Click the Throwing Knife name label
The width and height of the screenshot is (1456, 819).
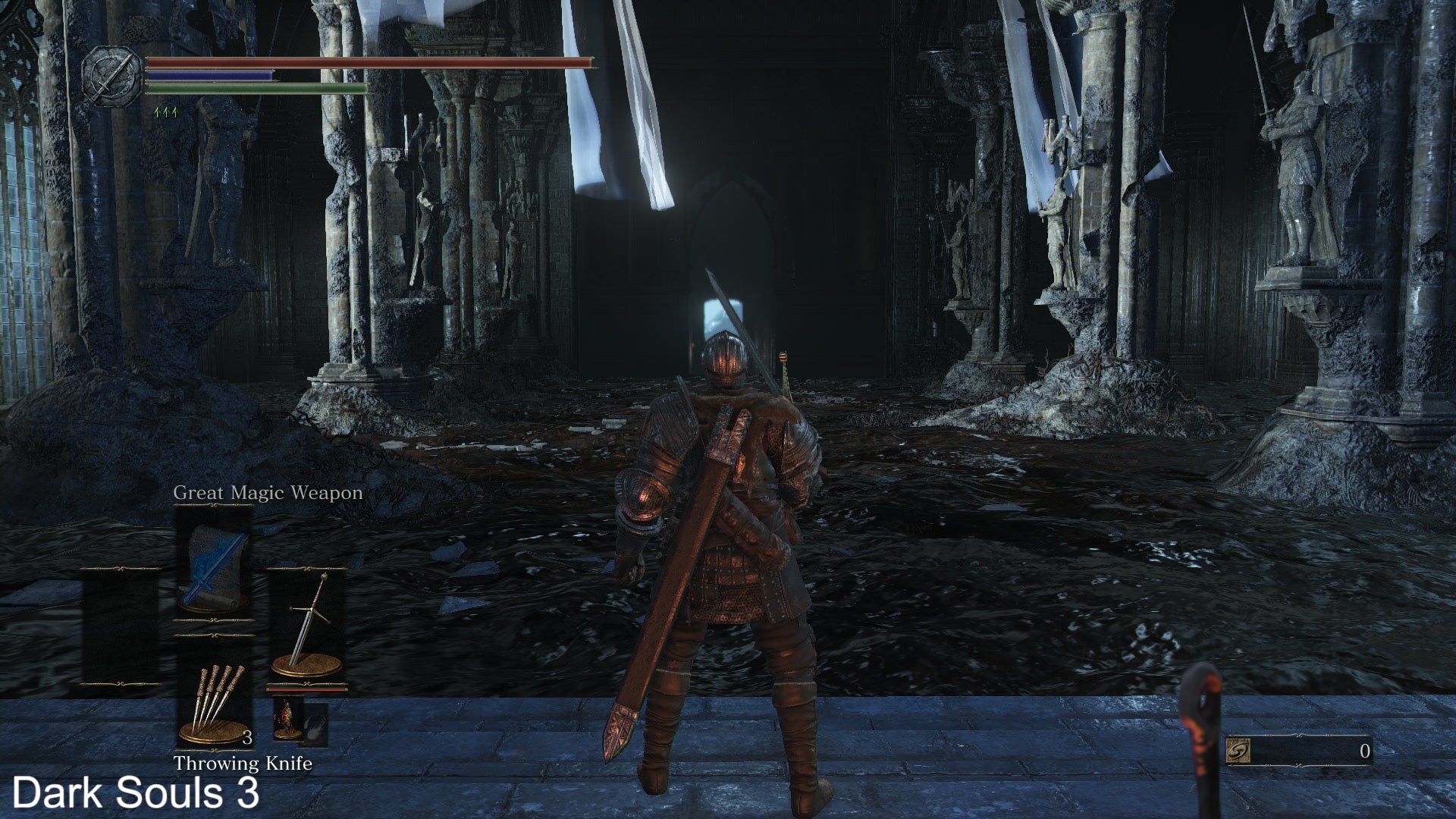[244, 764]
